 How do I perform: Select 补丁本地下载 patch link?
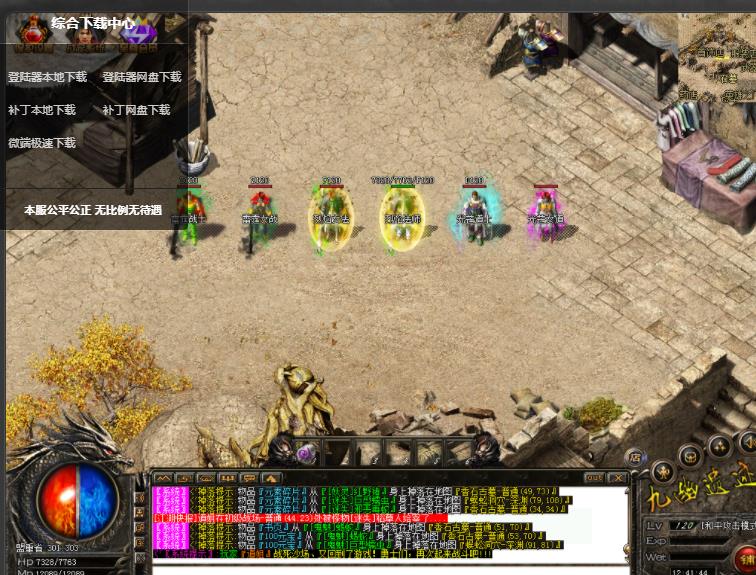coord(42,110)
